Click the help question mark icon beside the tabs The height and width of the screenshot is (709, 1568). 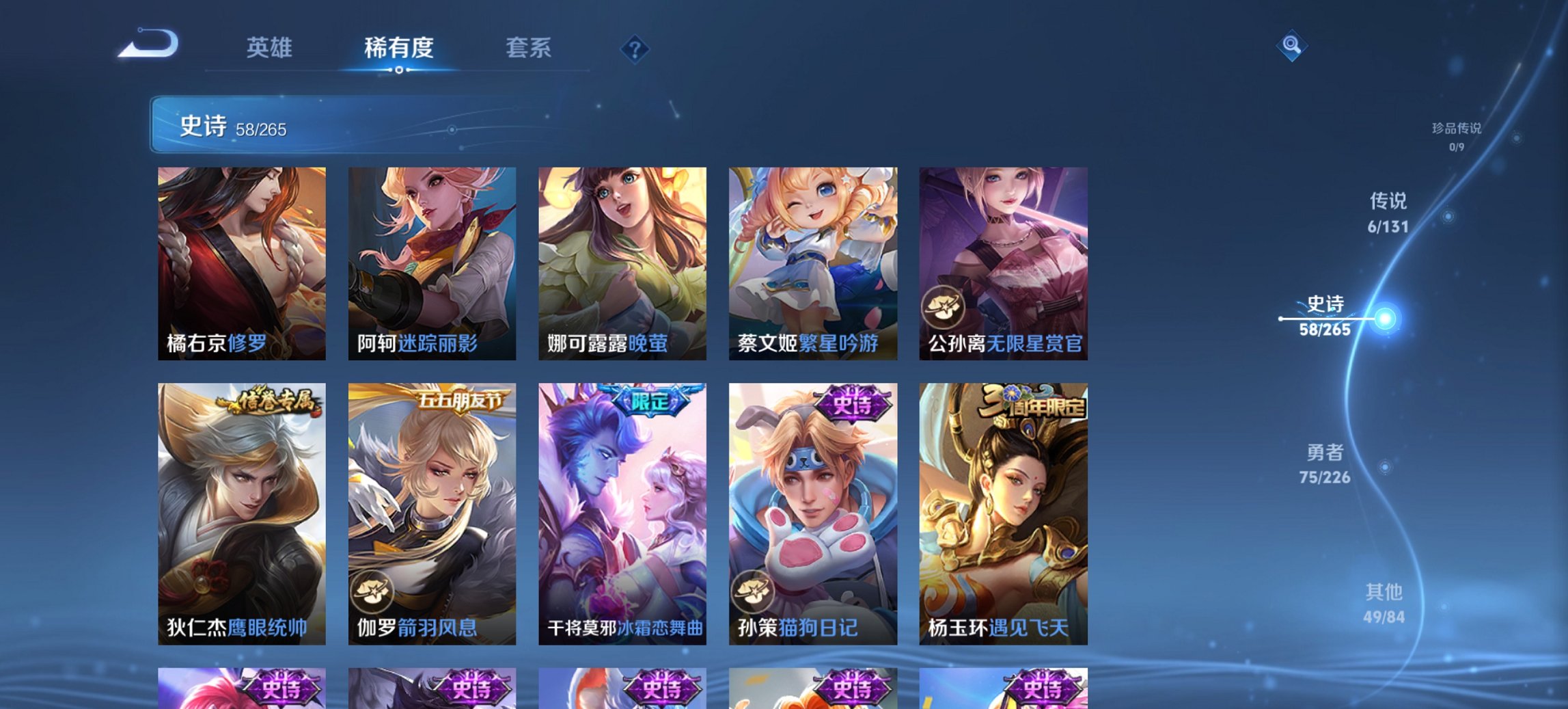click(x=633, y=48)
